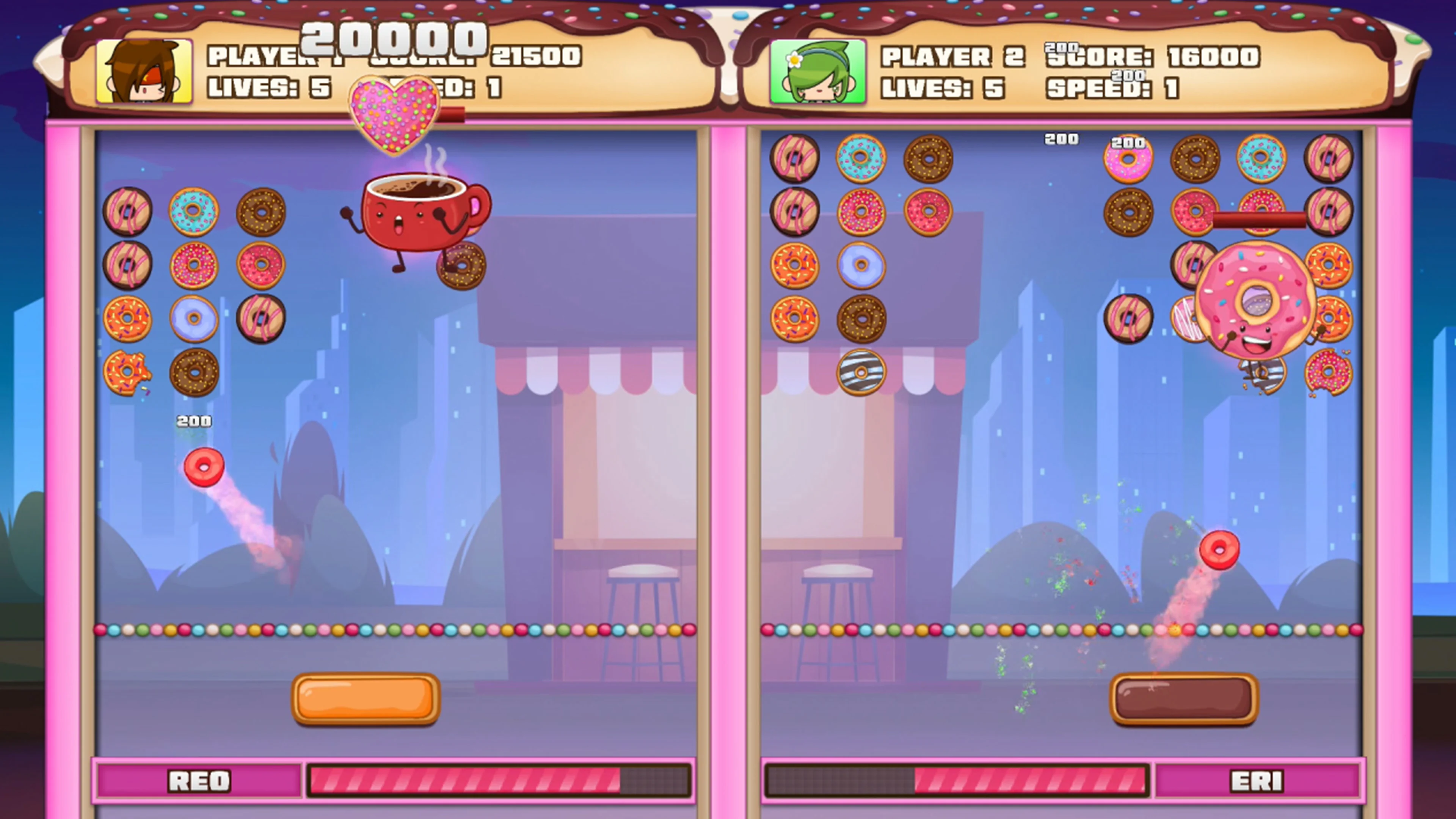Click the red donut projectile flying on Player 1's side
1456x819 pixels.
[204, 466]
